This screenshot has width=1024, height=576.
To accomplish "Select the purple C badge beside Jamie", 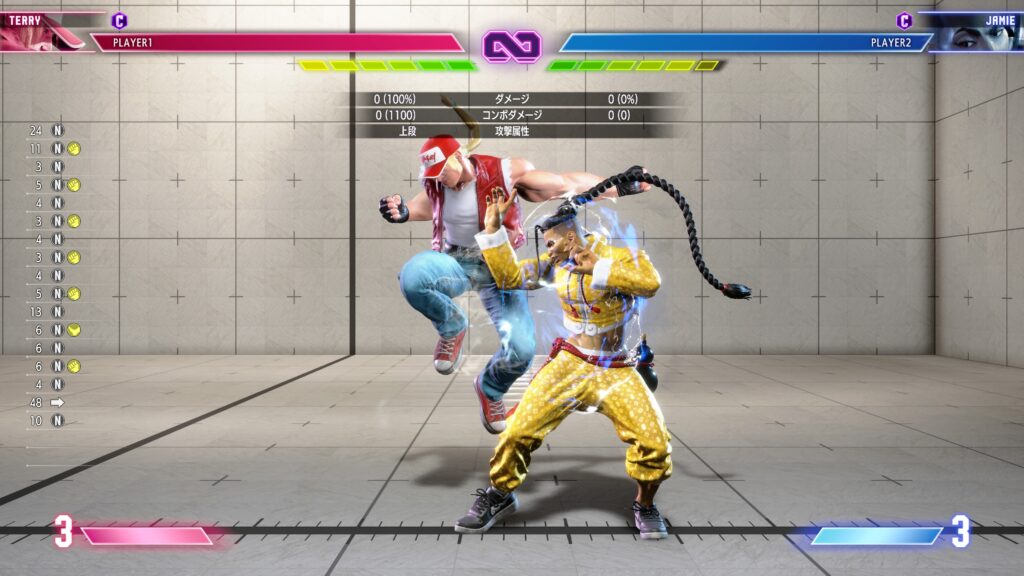I will (x=904, y=20).
